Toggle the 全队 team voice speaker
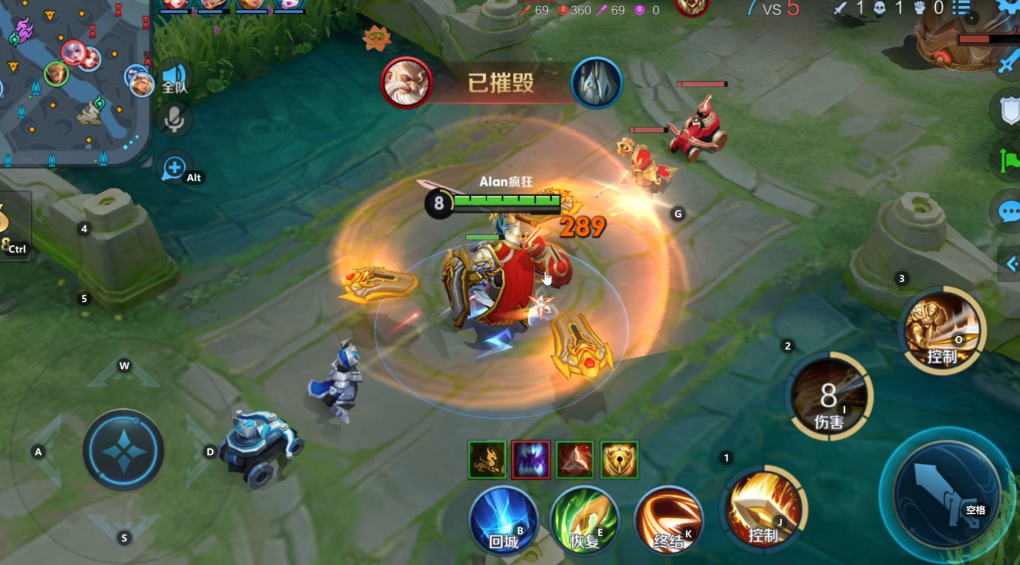1020x565 pixels. (175, 78)
